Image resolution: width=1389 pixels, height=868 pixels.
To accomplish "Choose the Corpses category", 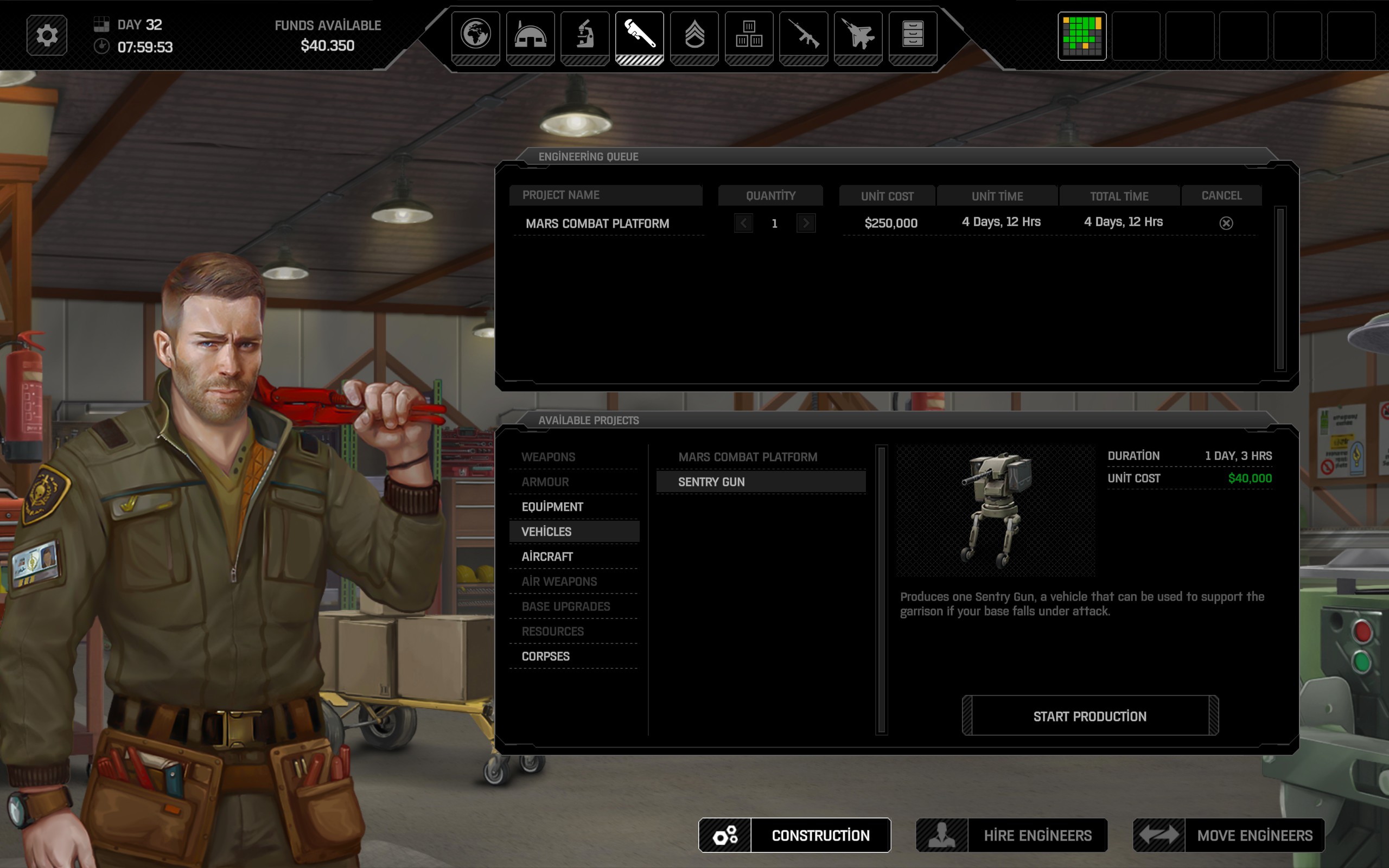I will click(545, 656).
